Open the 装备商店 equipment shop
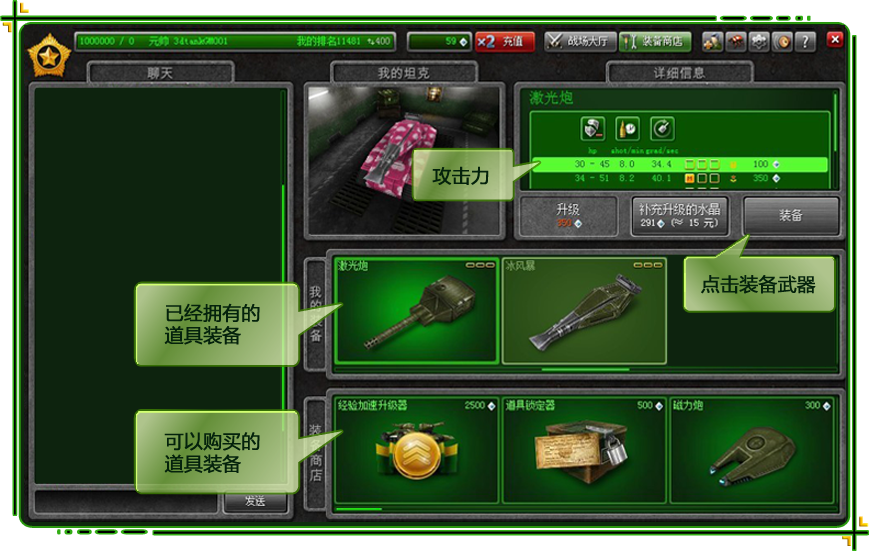 click(655, 42)
